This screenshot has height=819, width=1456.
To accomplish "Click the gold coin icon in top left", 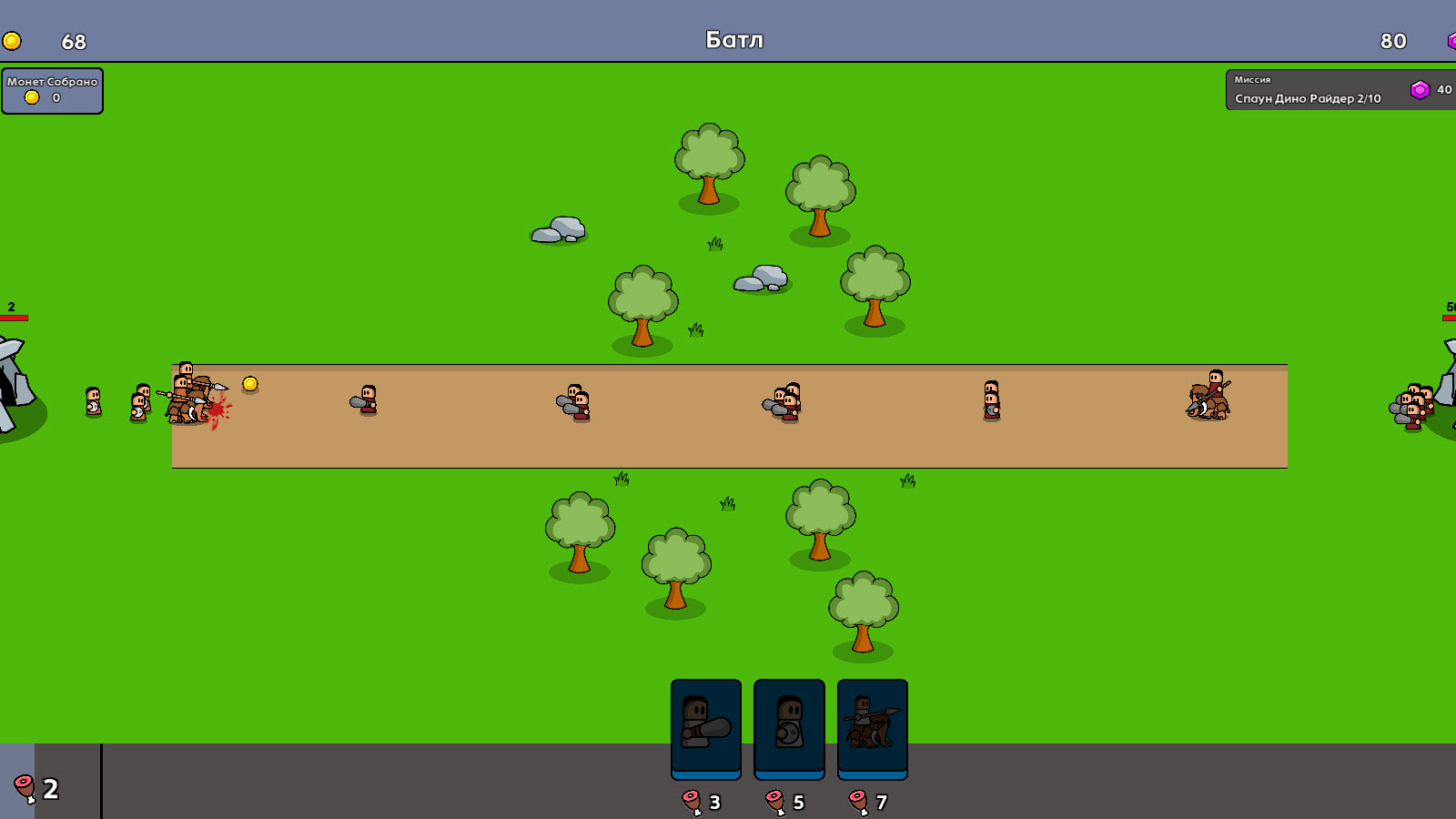I will [x=13, y=39].
